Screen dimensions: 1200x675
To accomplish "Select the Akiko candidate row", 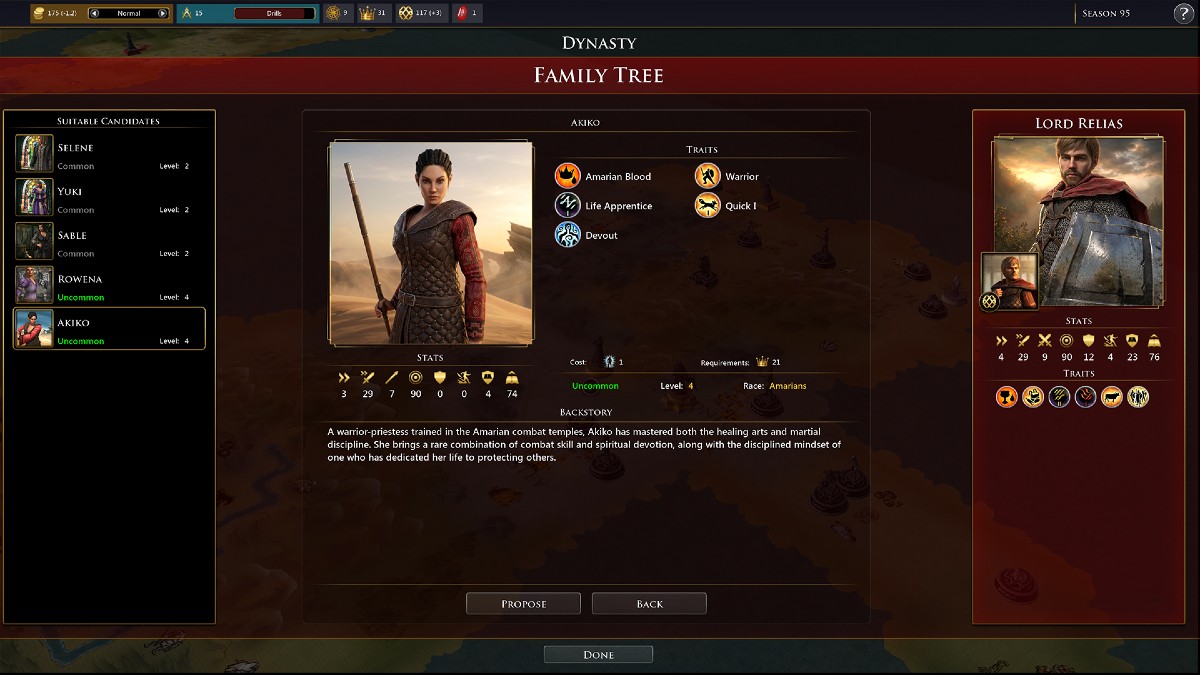I will coord(109,328).
